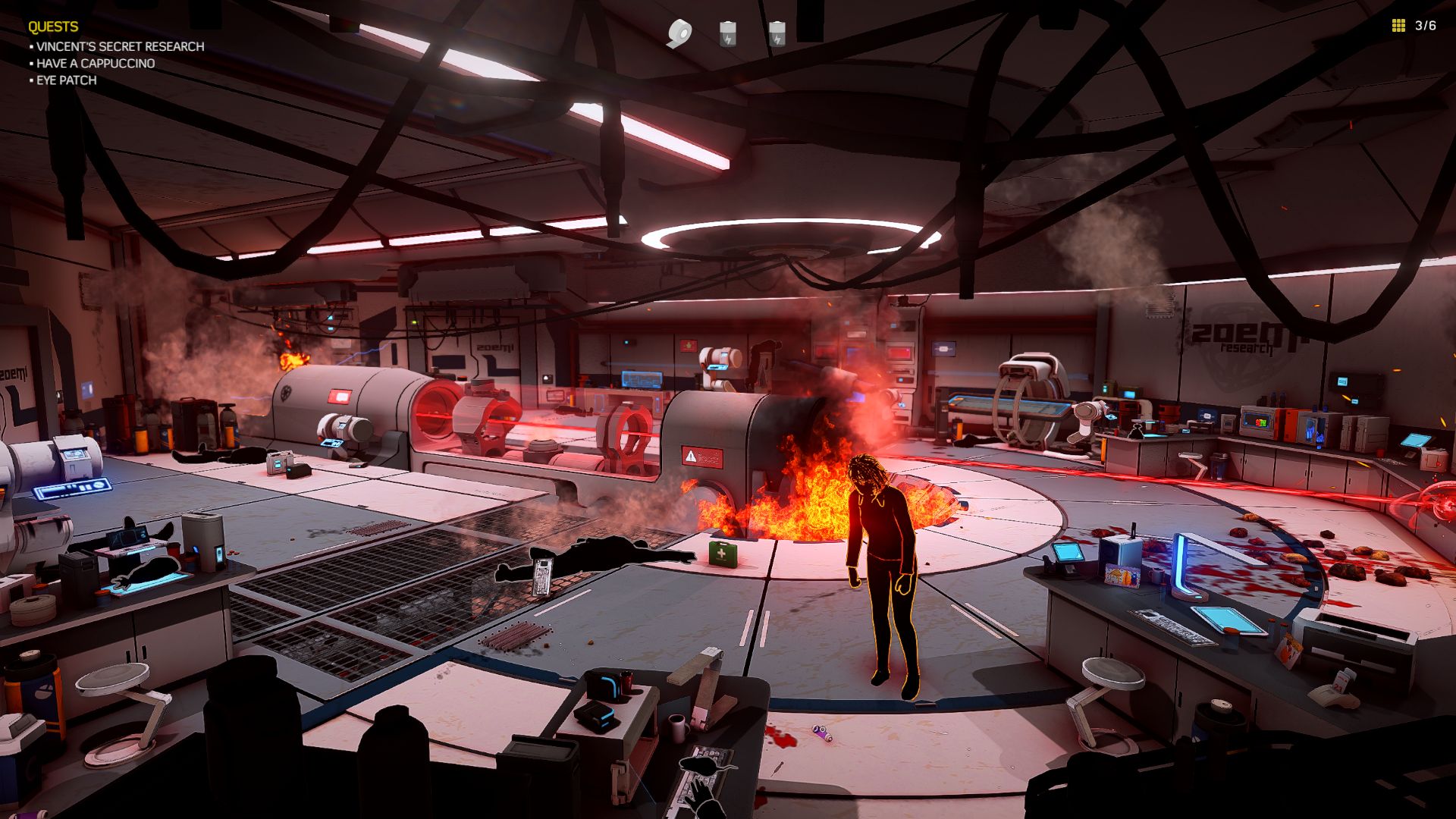
Task: Select the duct tape inventory item
Action: [679, 33]
